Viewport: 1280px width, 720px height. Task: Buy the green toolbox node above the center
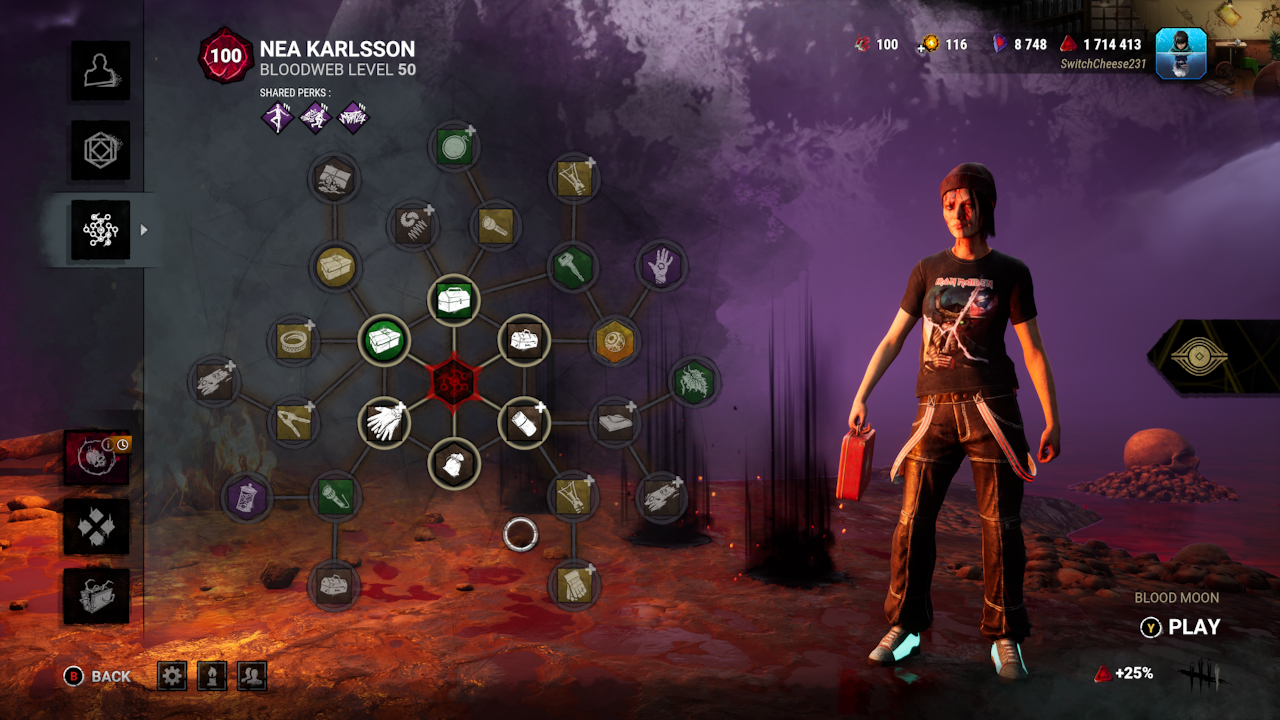454,299
